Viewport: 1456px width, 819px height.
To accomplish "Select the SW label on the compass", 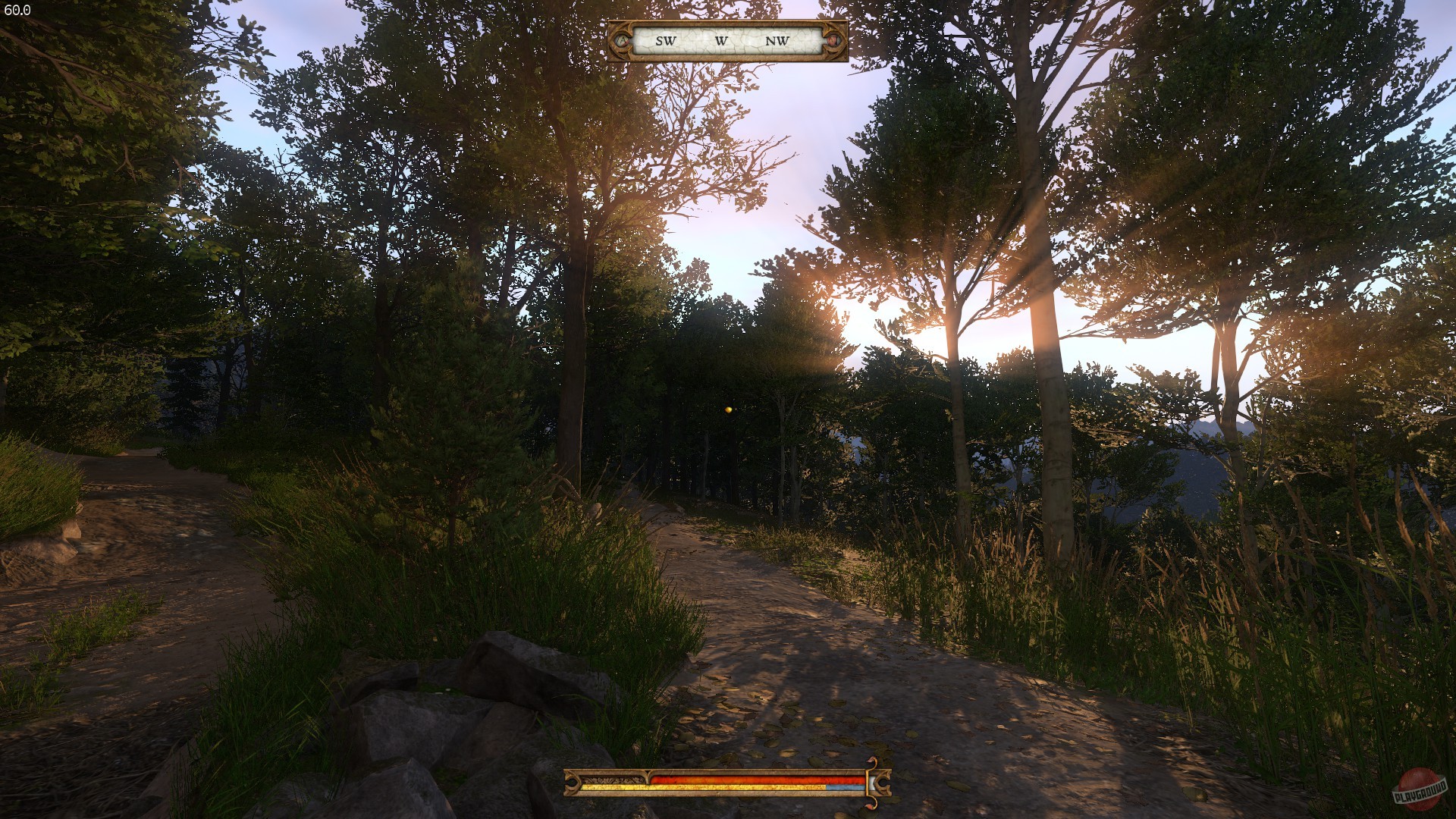I will (x=664, y=41).
